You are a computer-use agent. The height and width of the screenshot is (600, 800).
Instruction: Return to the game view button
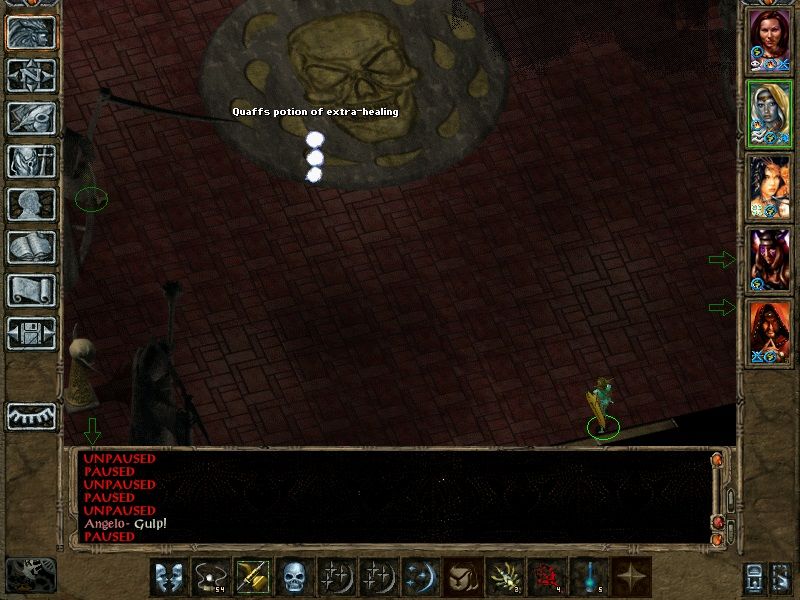click(x=32, y=31)
